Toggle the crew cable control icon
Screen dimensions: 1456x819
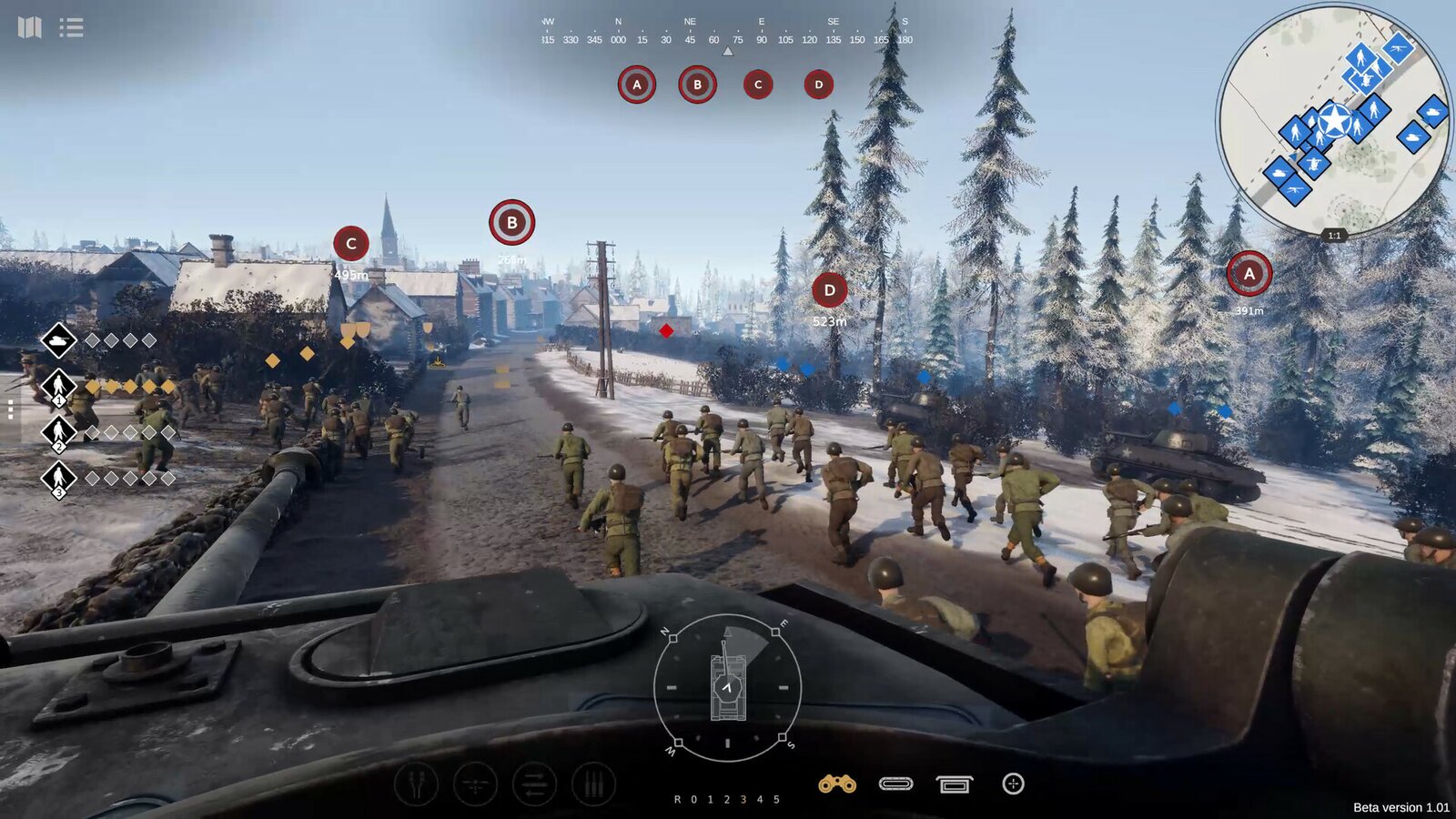coord(417,783)
